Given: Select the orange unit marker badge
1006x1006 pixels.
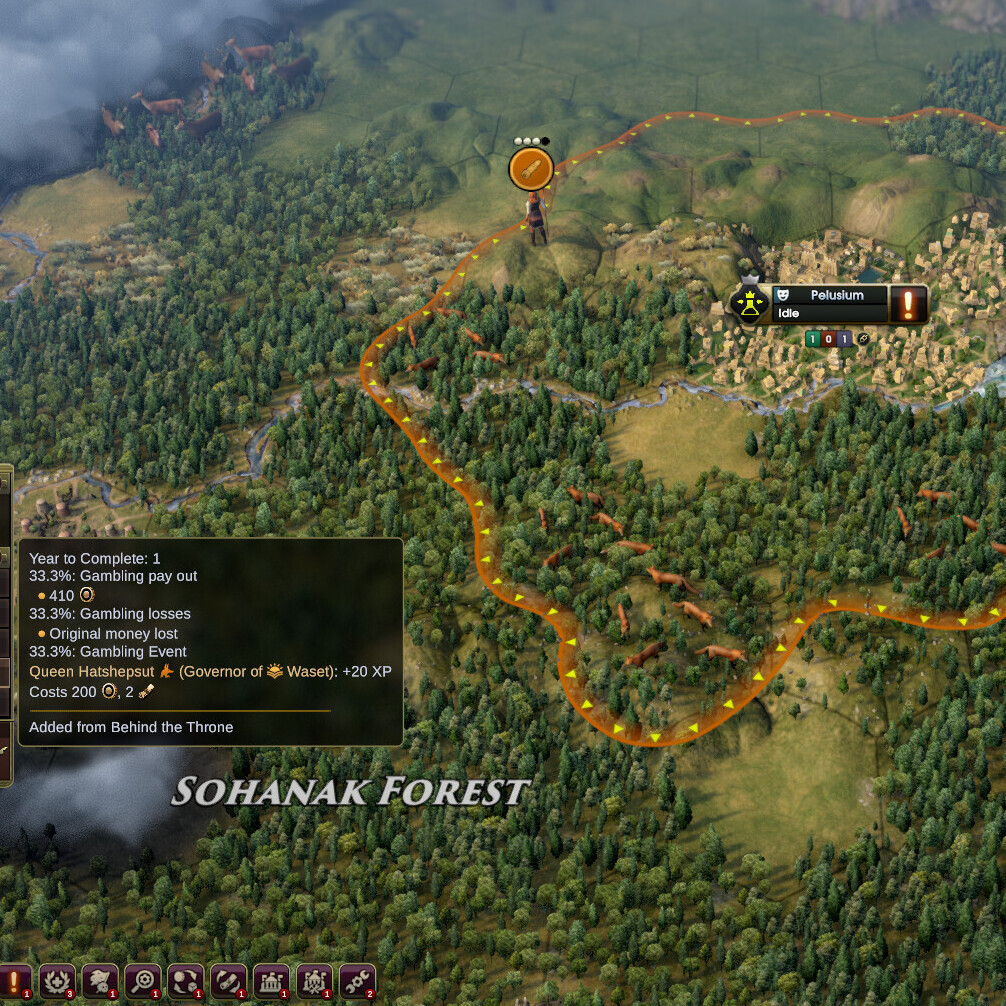Looking at the screenshot, I should tap(531, 169).
